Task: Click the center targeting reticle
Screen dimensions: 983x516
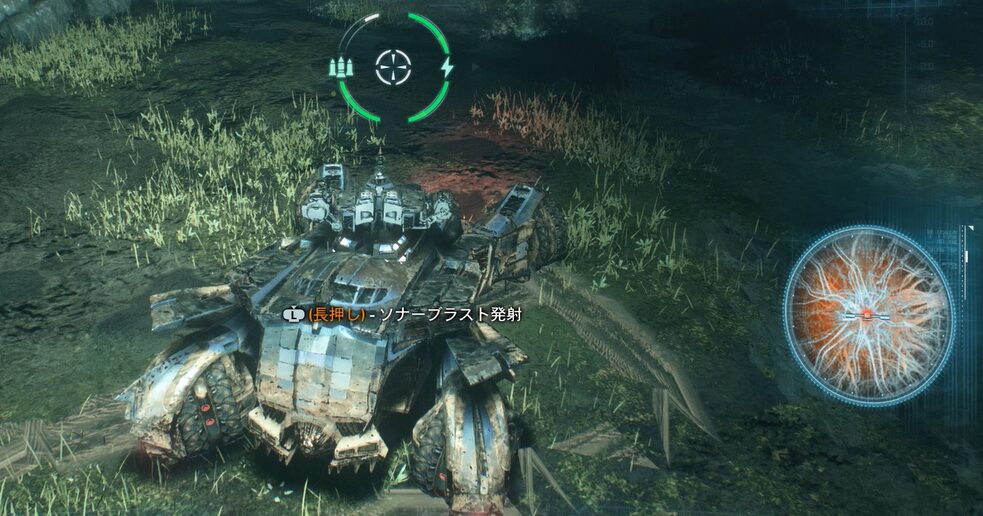Action: click(393, 67)
